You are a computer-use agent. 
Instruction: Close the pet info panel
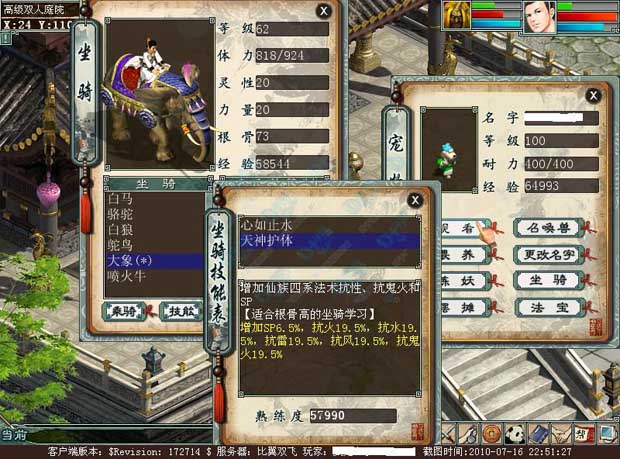593,95
